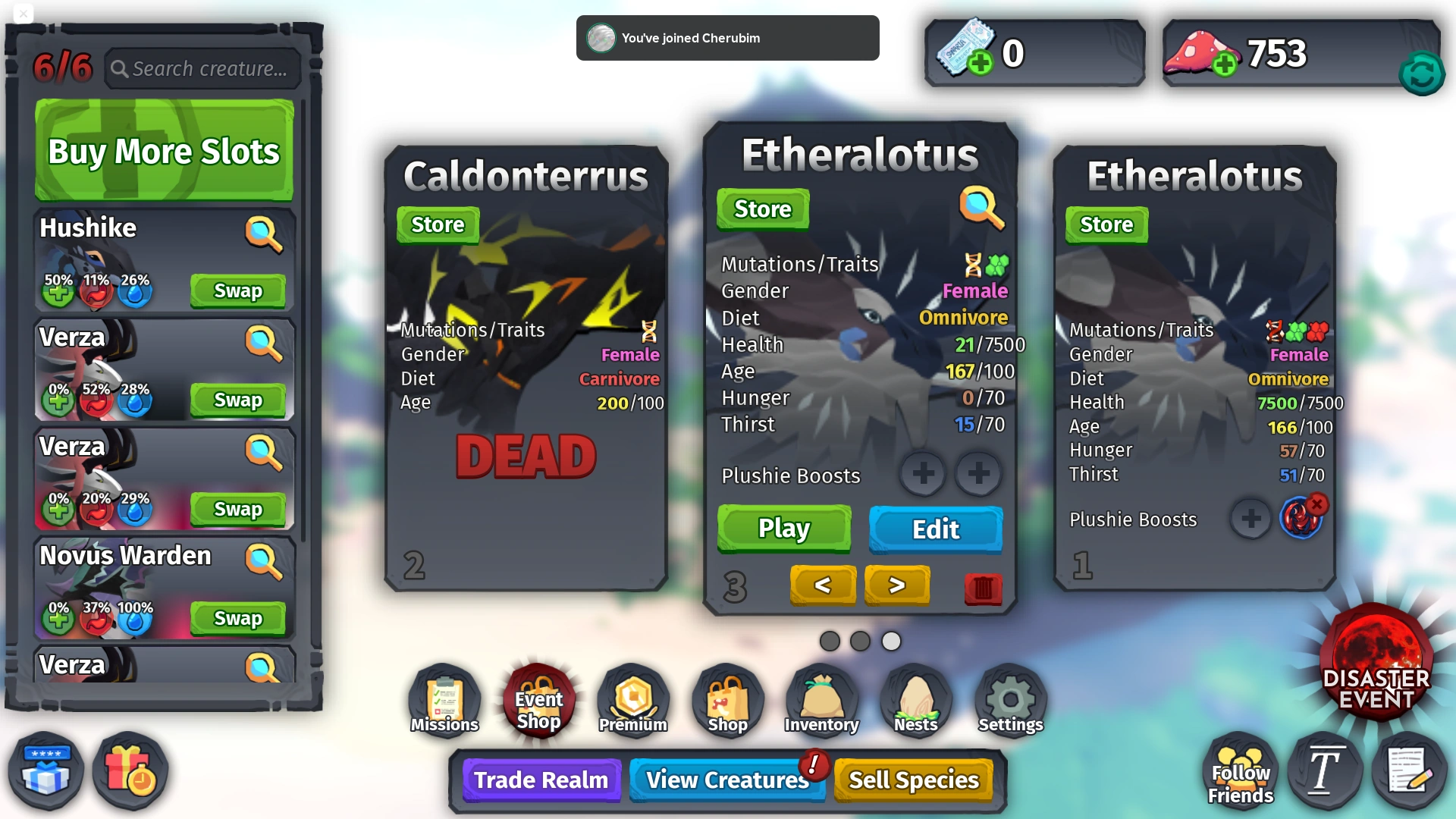Image resolution: width=1456 pixels, height=819 pixels.
Task: Select the third carousel page dot
Action: 891,641
